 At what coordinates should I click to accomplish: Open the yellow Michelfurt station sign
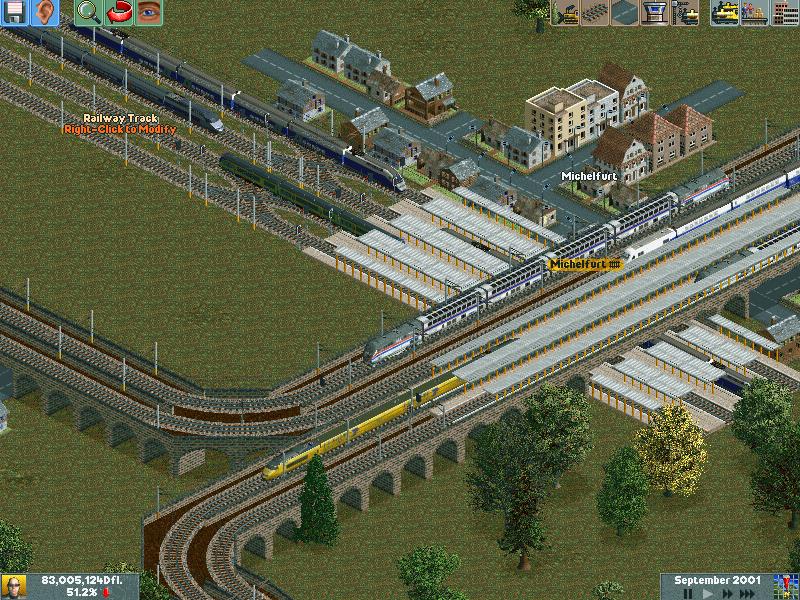coord(586,264)
